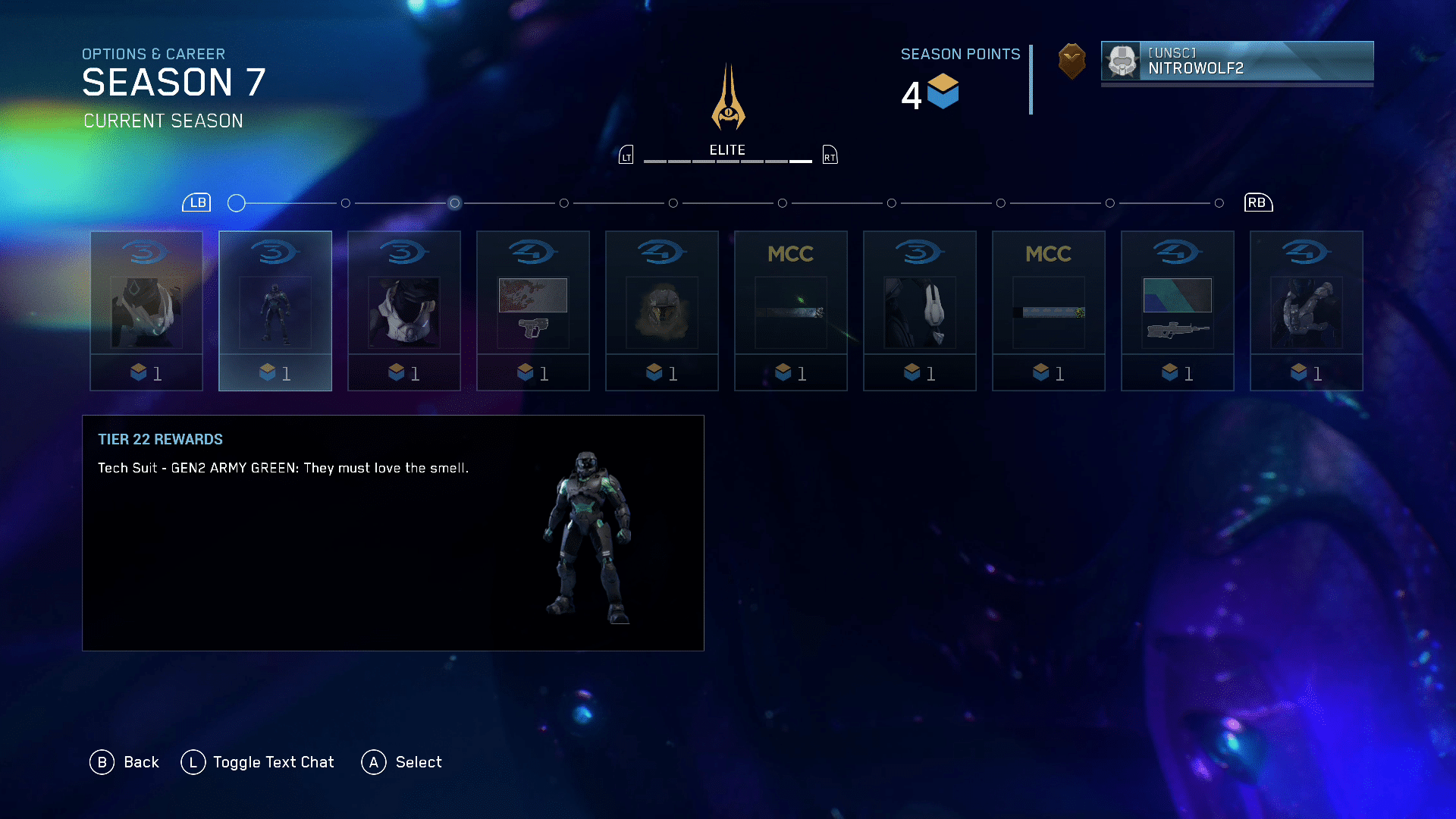Viewport: 1456px width, 819px height.
Task: Choose the Halo 4 teal rifle skin reward
Action: tap(1178, 311)
